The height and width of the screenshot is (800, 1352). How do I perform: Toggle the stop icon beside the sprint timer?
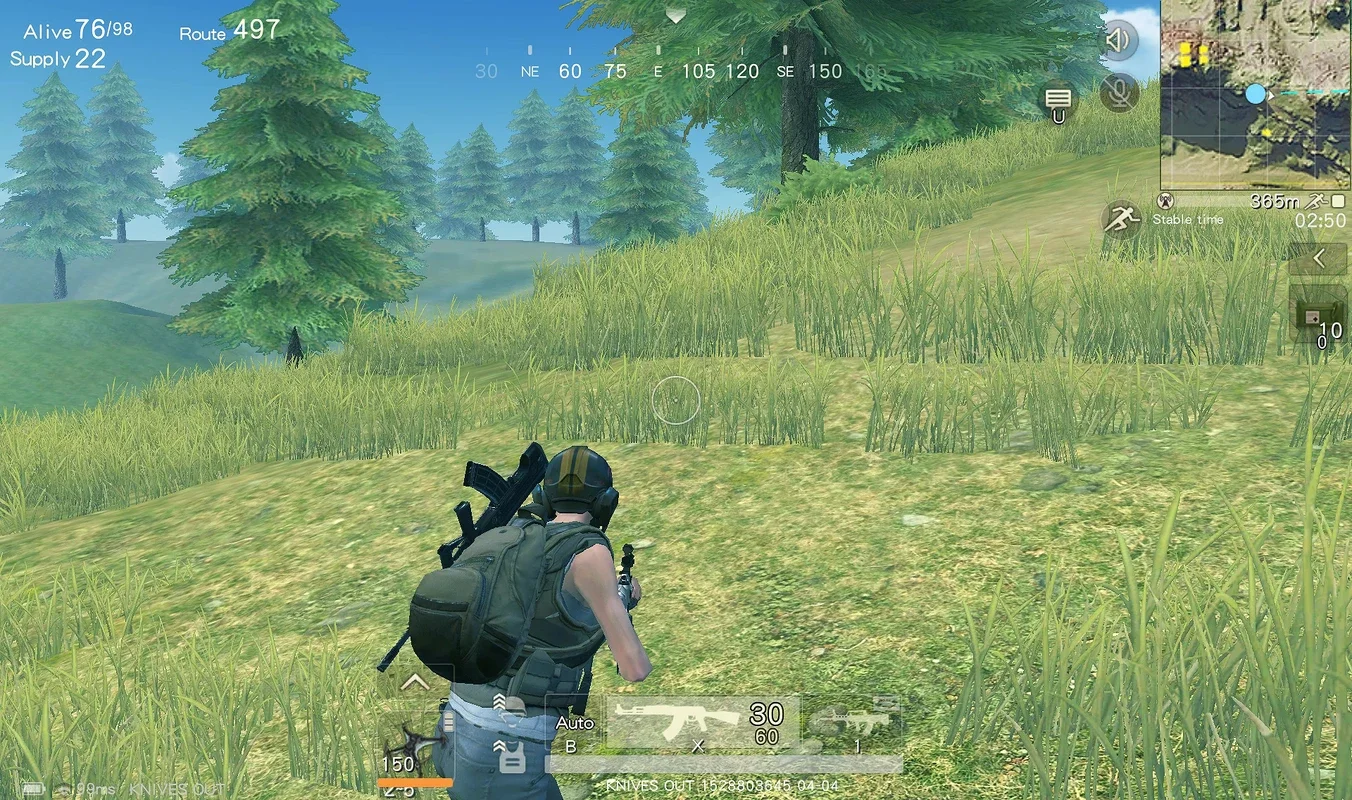(1338, 200)
